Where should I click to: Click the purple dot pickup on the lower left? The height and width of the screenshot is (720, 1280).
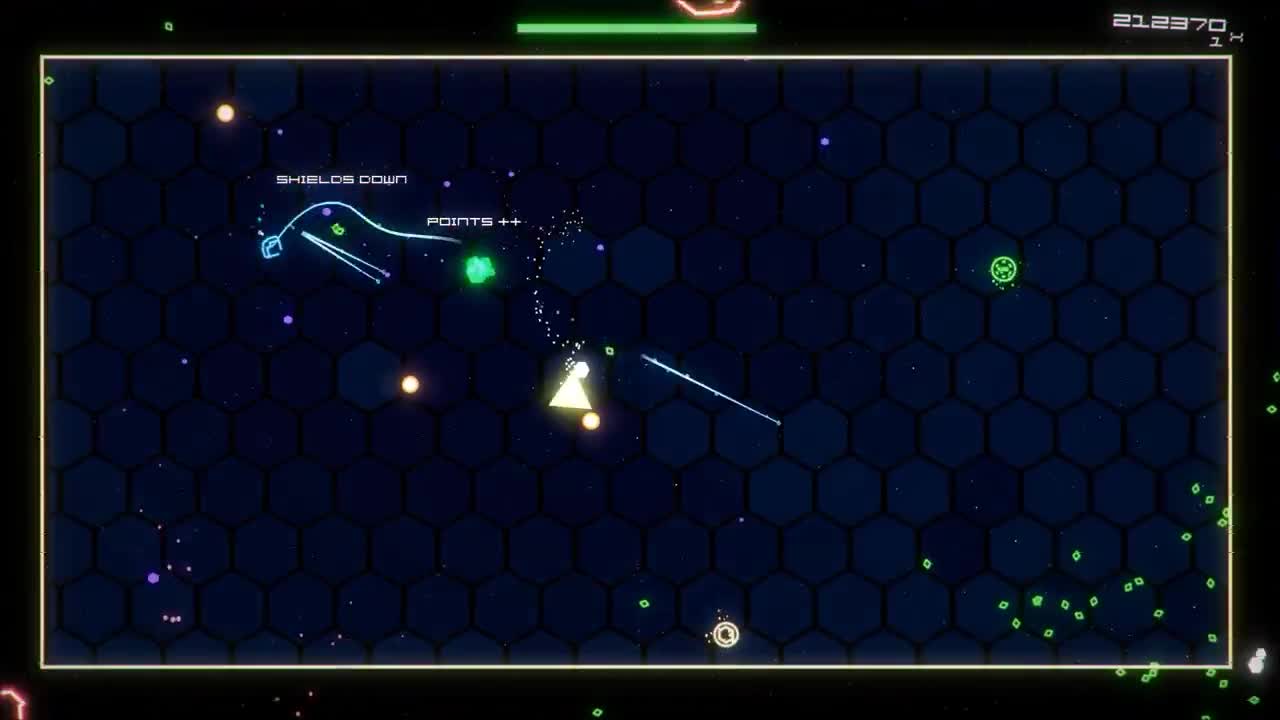[x=152, y=575]
